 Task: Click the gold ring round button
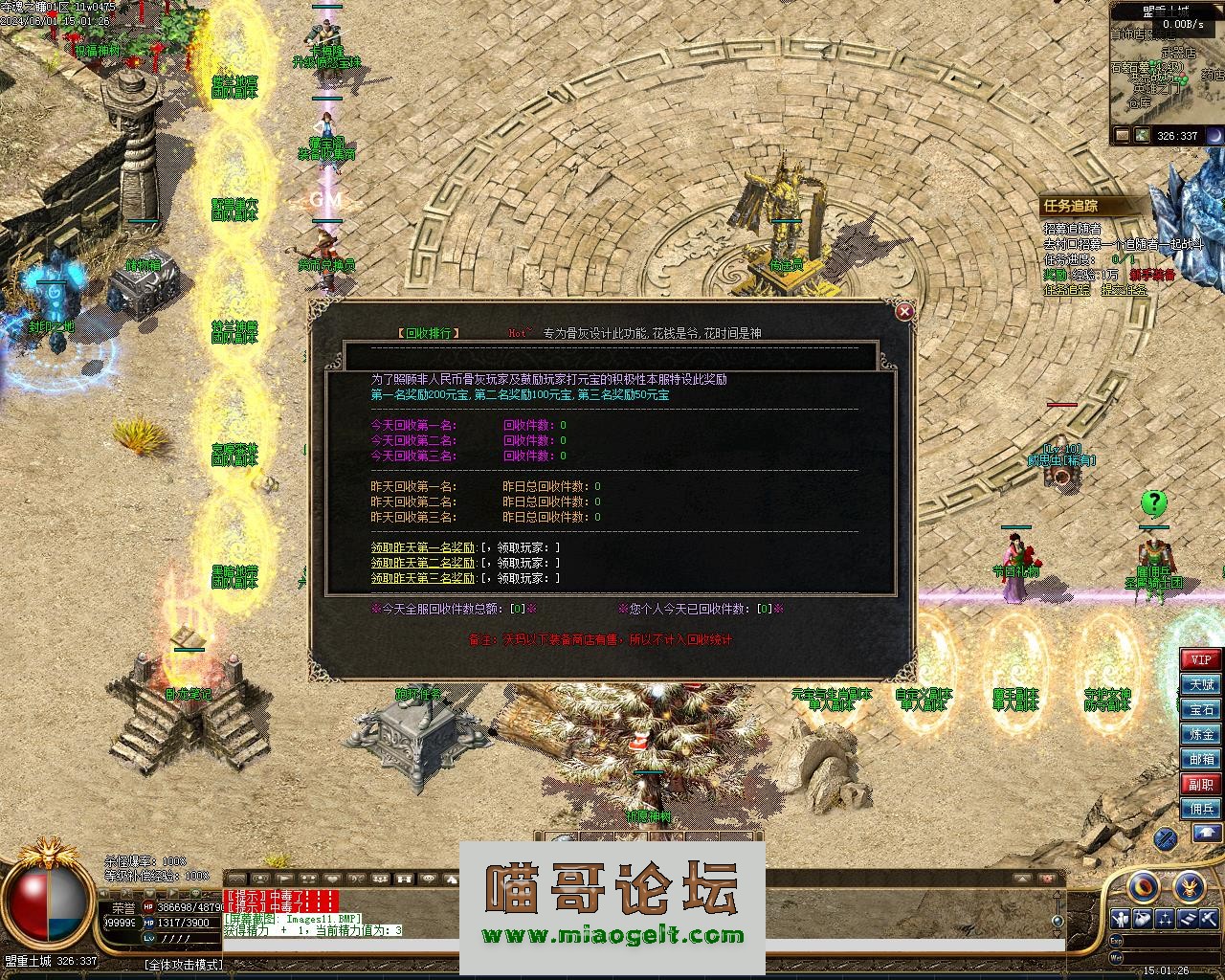(1144, 888)
